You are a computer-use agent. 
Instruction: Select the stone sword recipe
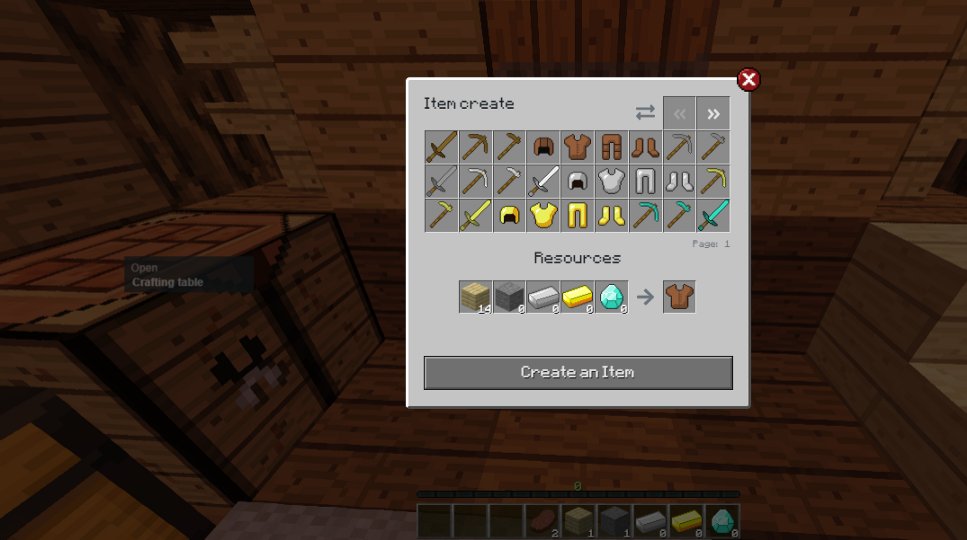(441, 181)
